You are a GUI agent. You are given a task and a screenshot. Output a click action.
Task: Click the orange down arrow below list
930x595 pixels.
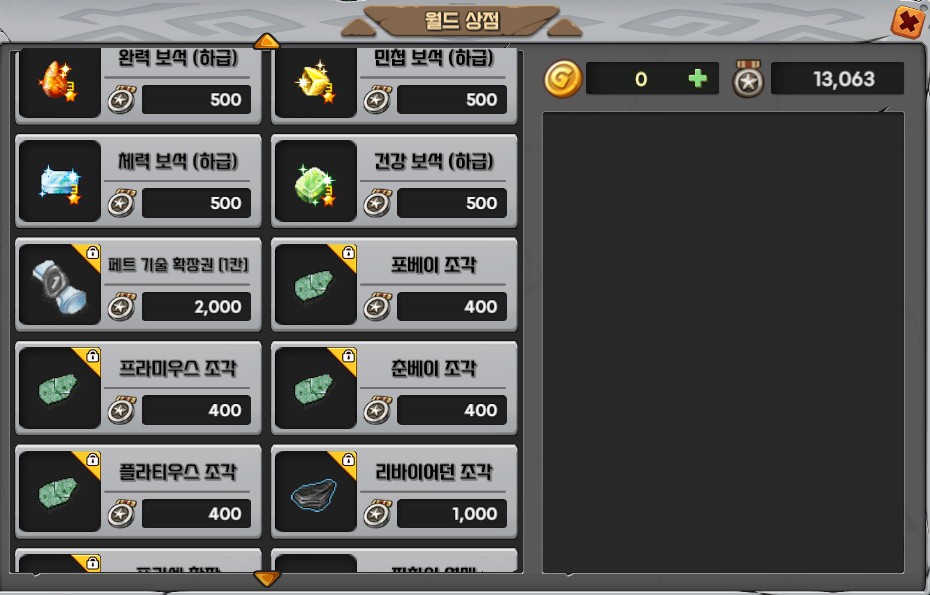click(x=267, y=578)
